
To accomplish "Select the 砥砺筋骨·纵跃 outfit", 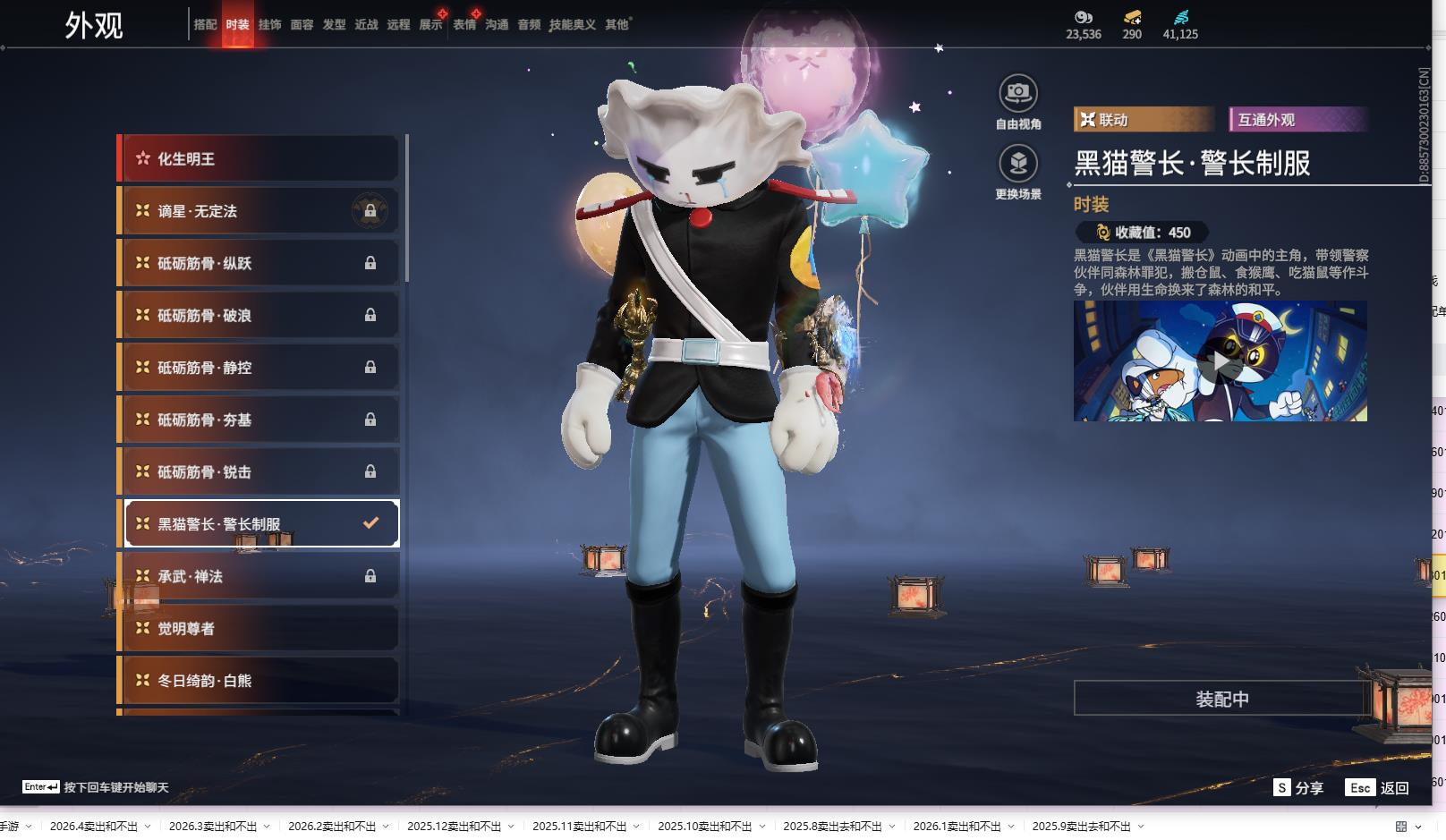I will (259, 263).
